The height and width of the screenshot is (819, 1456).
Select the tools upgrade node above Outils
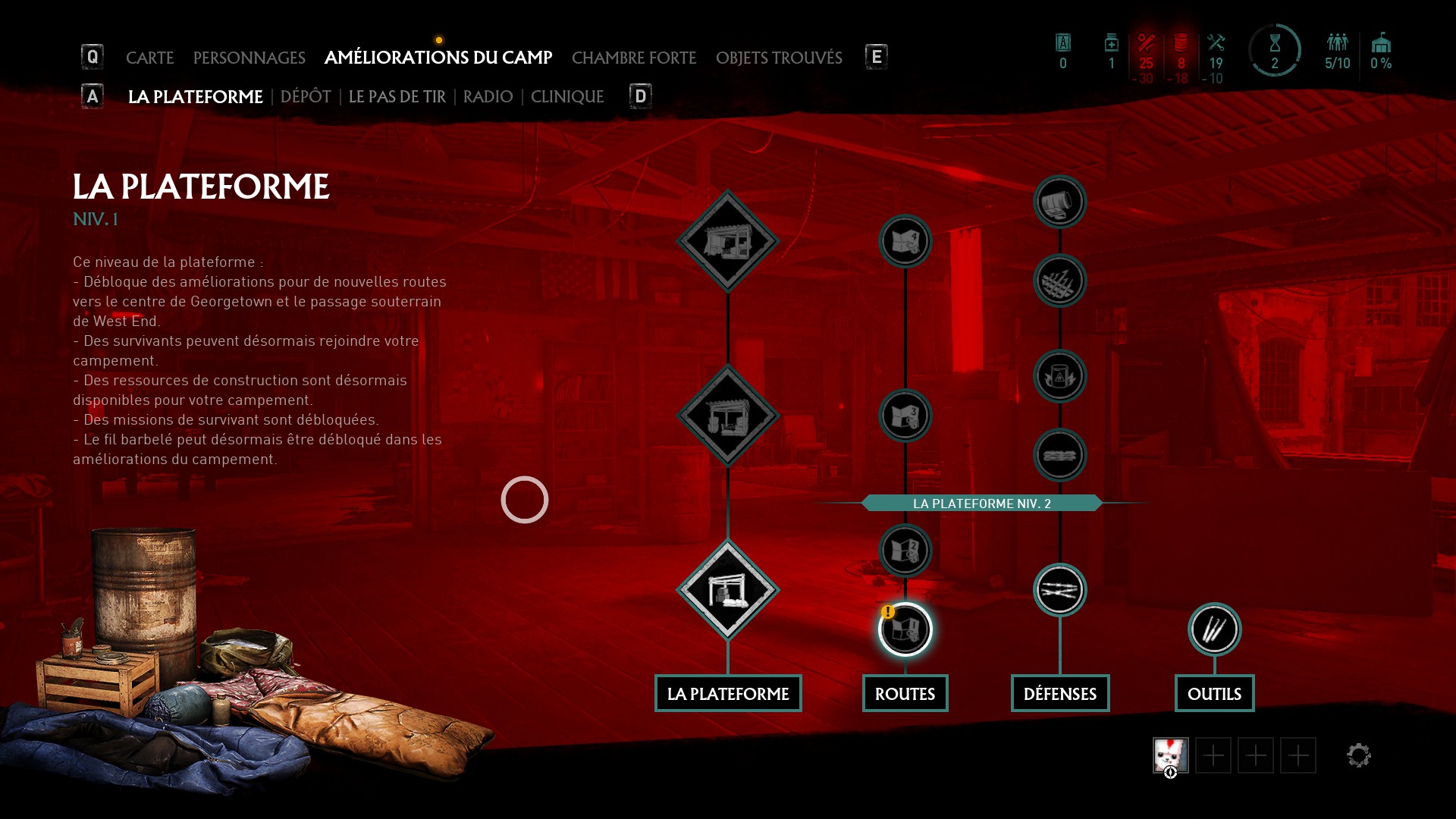pos(1214,629)
